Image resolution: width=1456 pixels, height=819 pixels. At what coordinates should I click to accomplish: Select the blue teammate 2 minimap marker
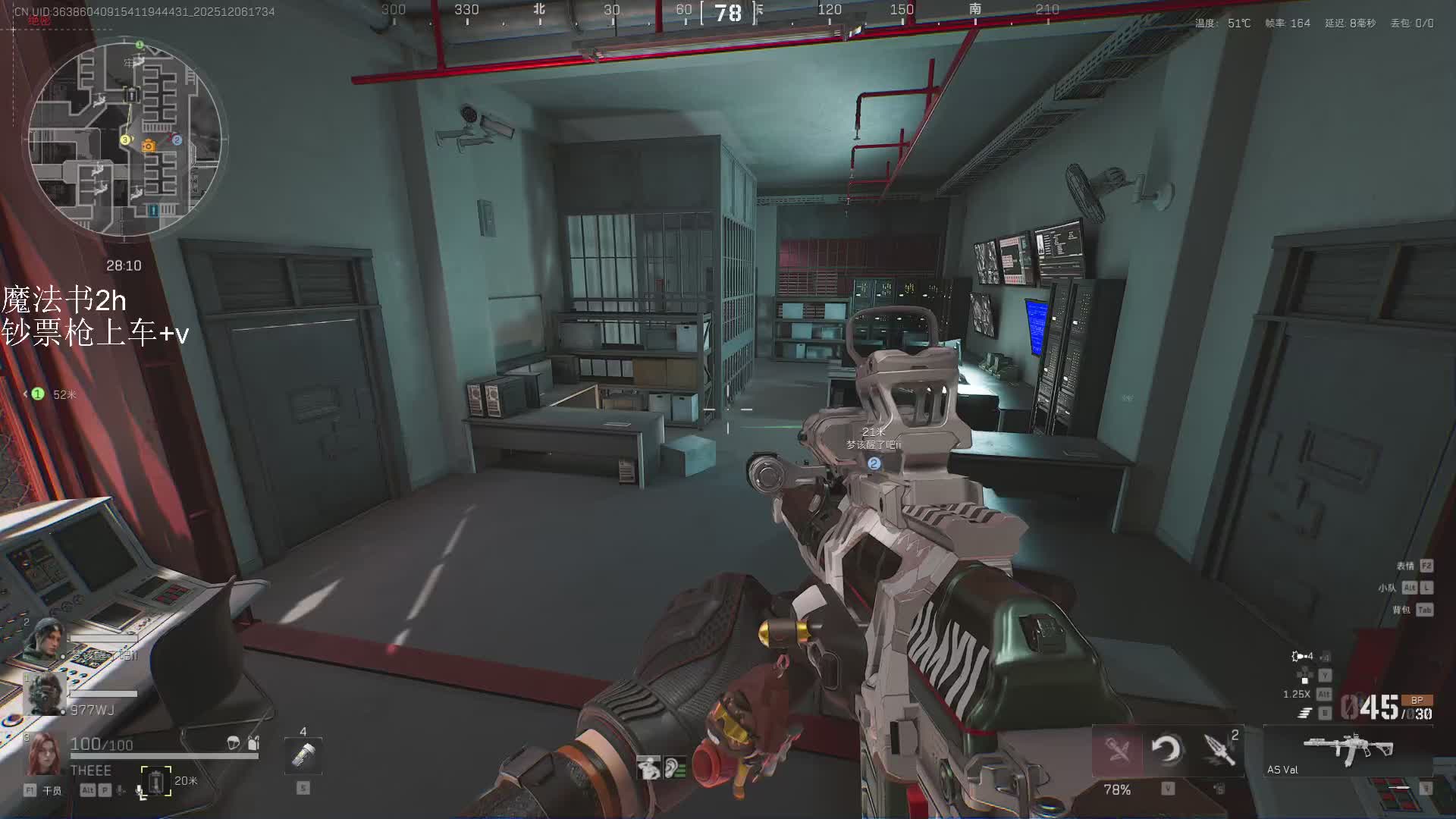click(177, 140)
